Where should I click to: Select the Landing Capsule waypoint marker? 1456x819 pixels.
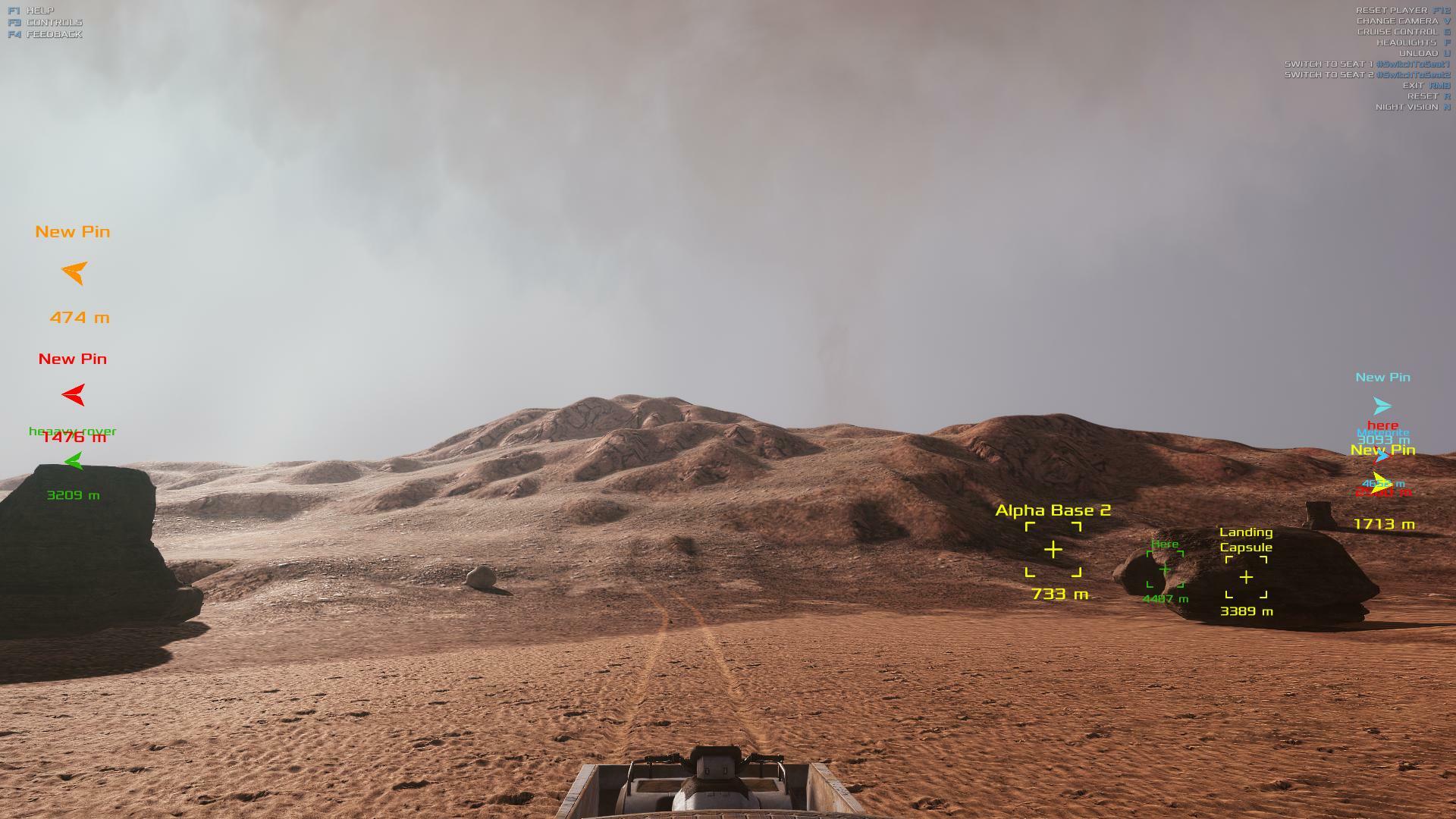click(1246, 577)
